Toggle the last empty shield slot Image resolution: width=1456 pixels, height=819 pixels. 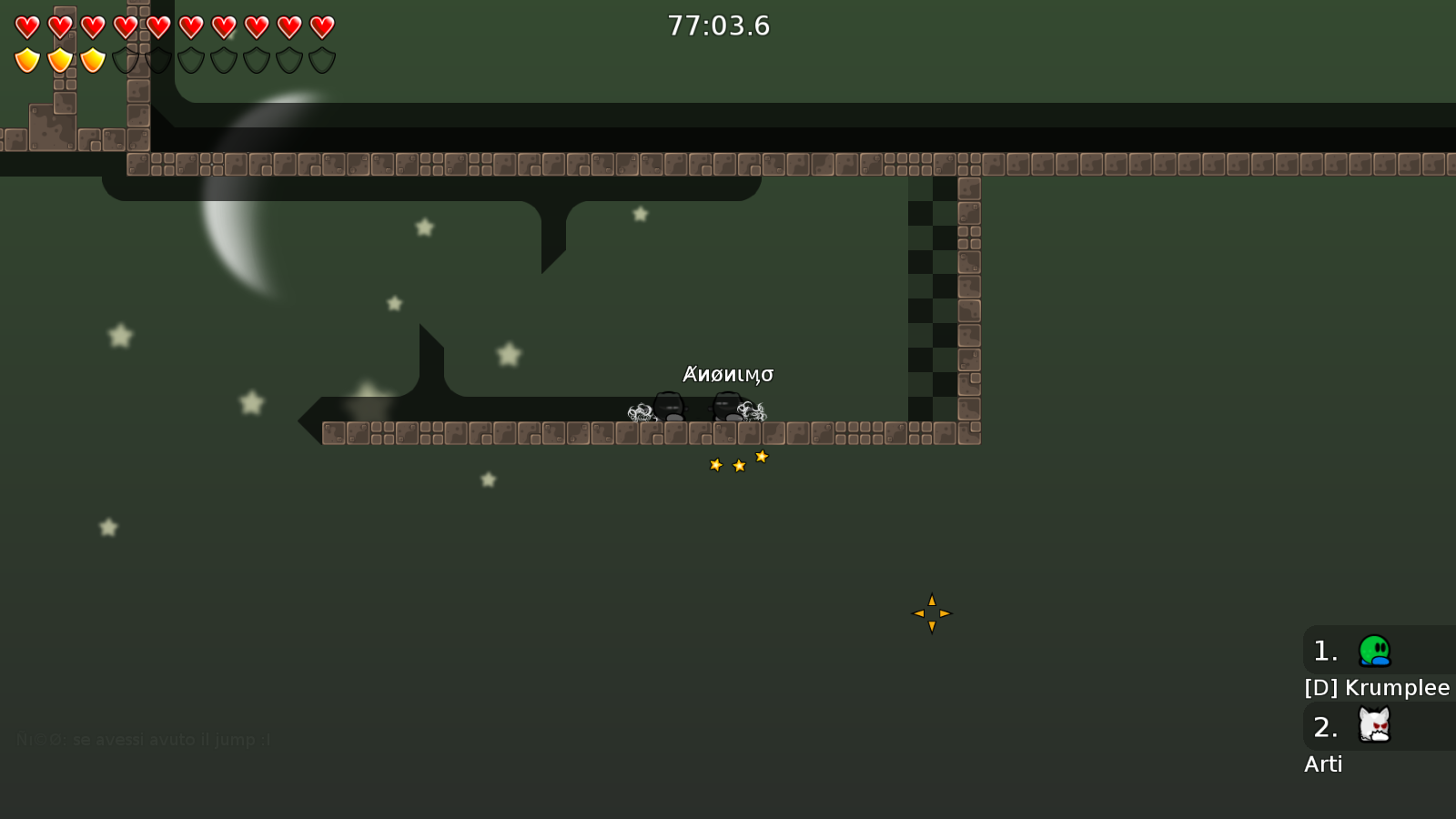pos(320,61)
